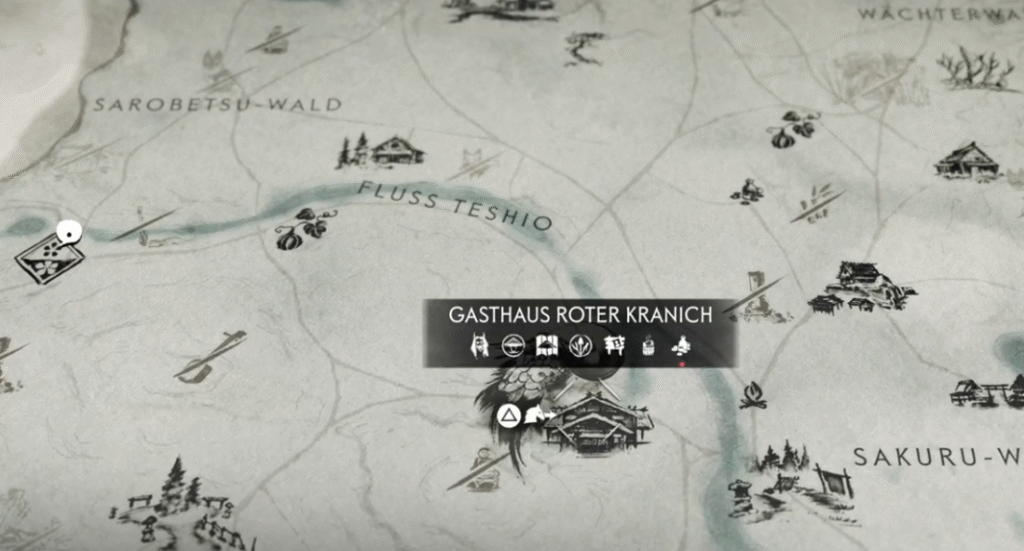The image size is (1024, 551).
Task: Choose the gourd marker beside Fluss Teshio
Action: click(300, 232)
